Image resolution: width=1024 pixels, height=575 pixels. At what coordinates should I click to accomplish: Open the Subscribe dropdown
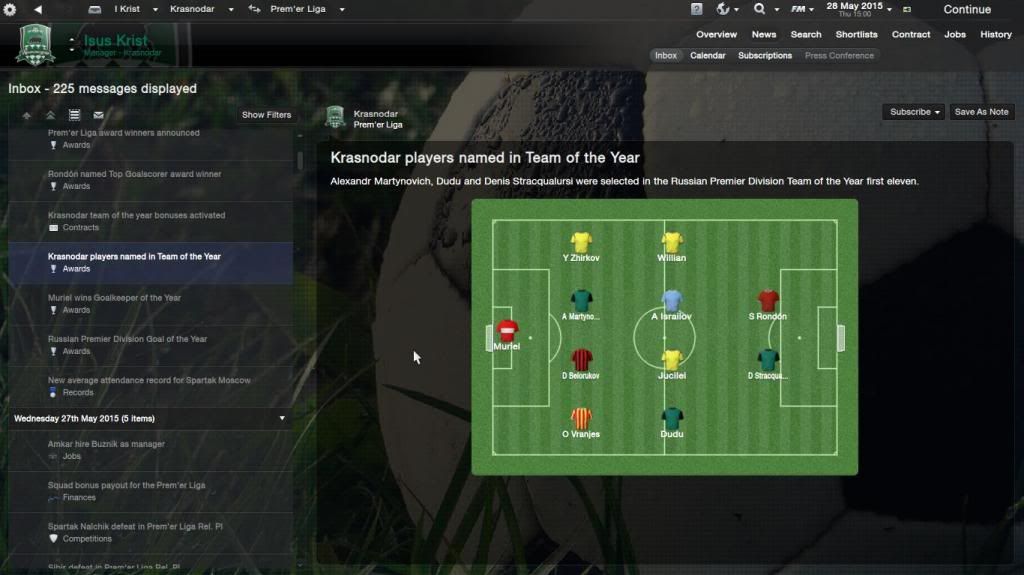(915, 112)
